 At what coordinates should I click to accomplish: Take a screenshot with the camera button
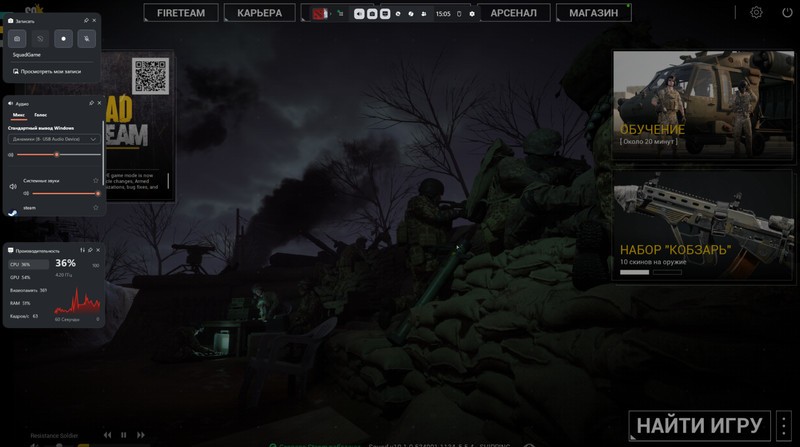17,39
